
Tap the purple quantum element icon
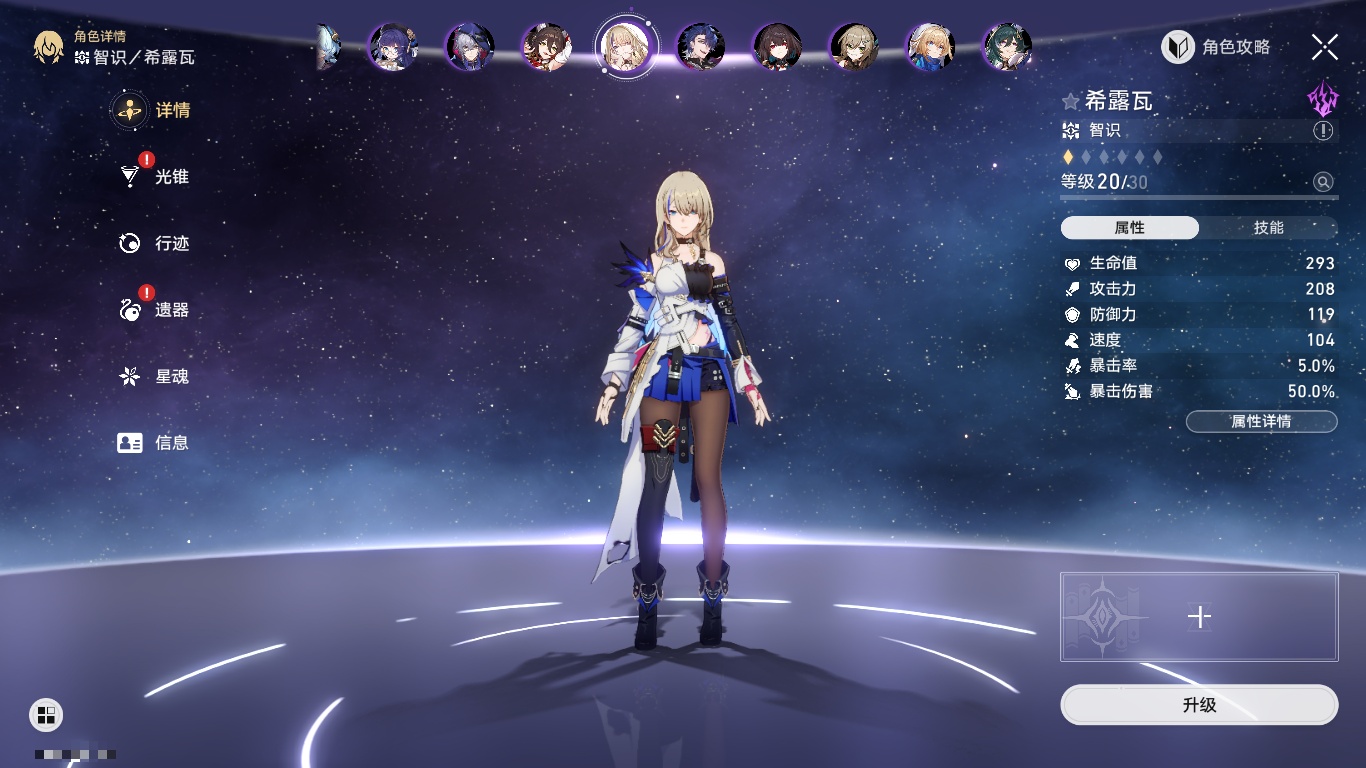(1322, 98)
